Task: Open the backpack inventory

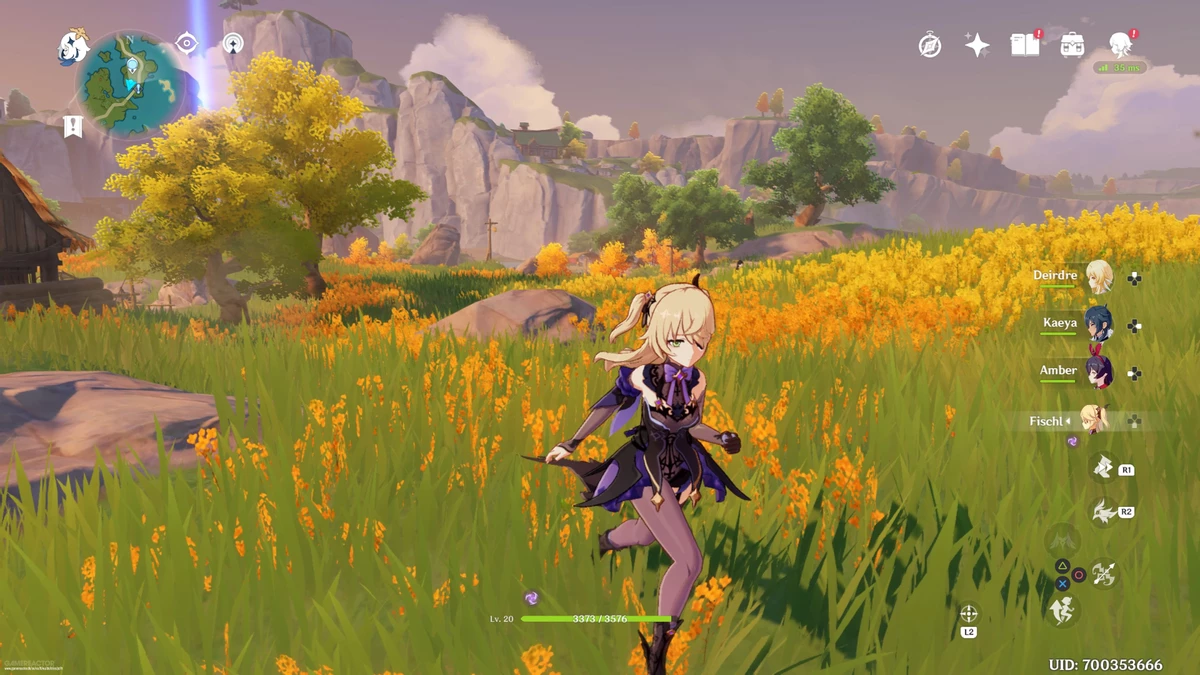Action: coord(1073,45)
